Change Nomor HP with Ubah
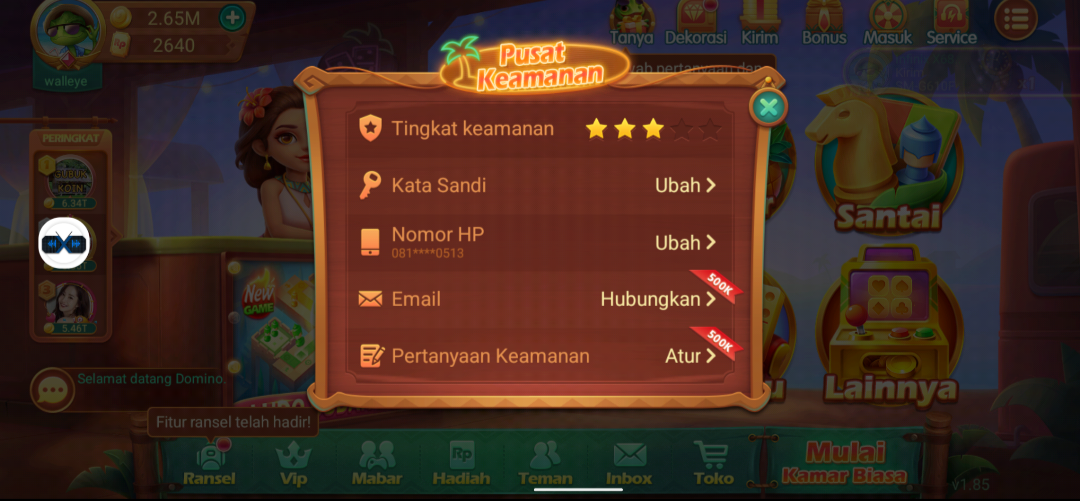This screenshot has width=1080, height=501. coord(686,242)
